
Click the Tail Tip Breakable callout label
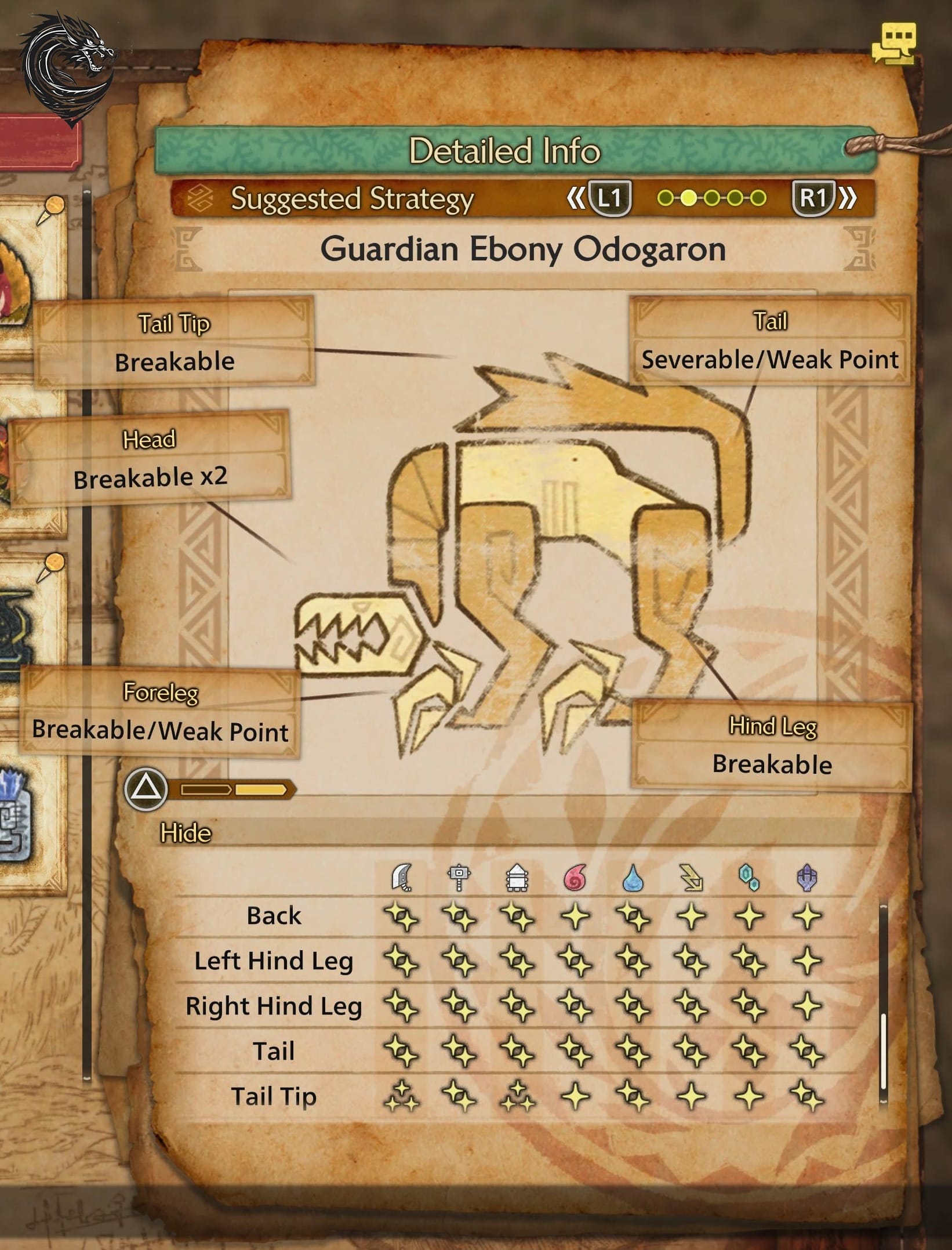pyautogui.click(x=175, y=343)
